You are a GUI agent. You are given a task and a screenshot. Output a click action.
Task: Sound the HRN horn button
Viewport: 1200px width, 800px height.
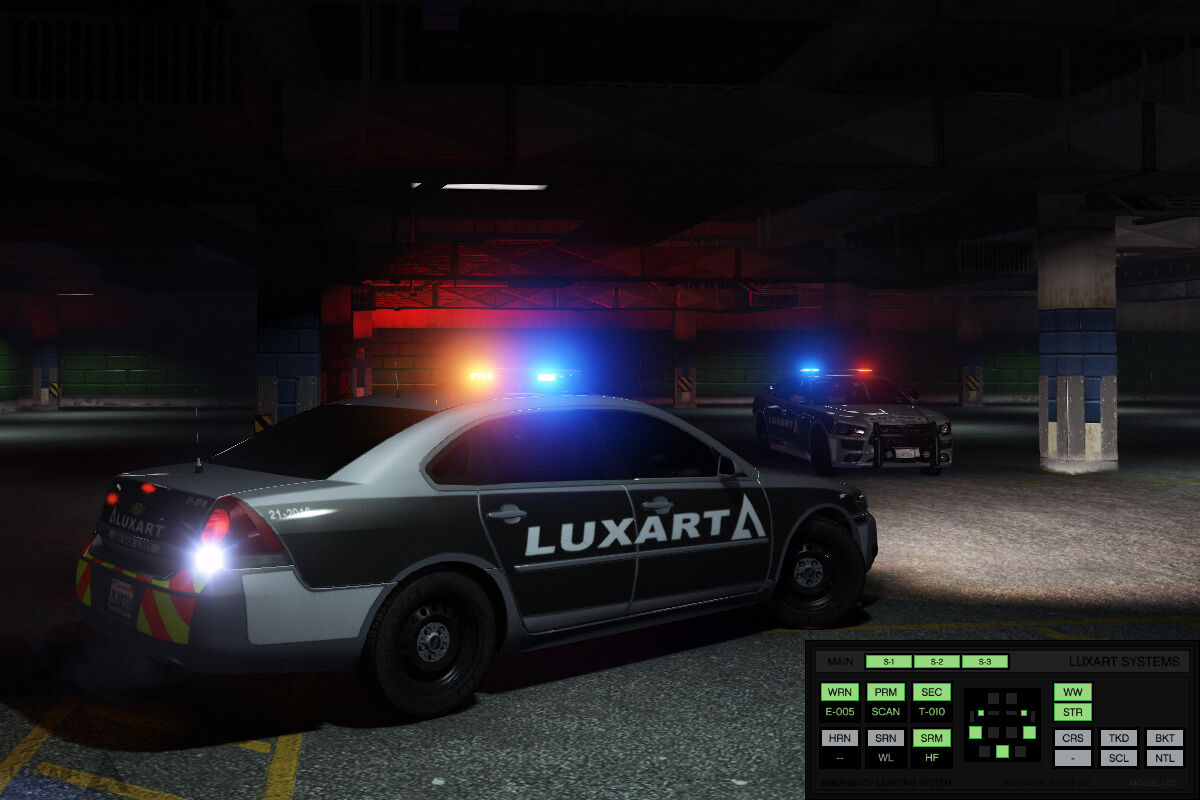click(840, 738)
